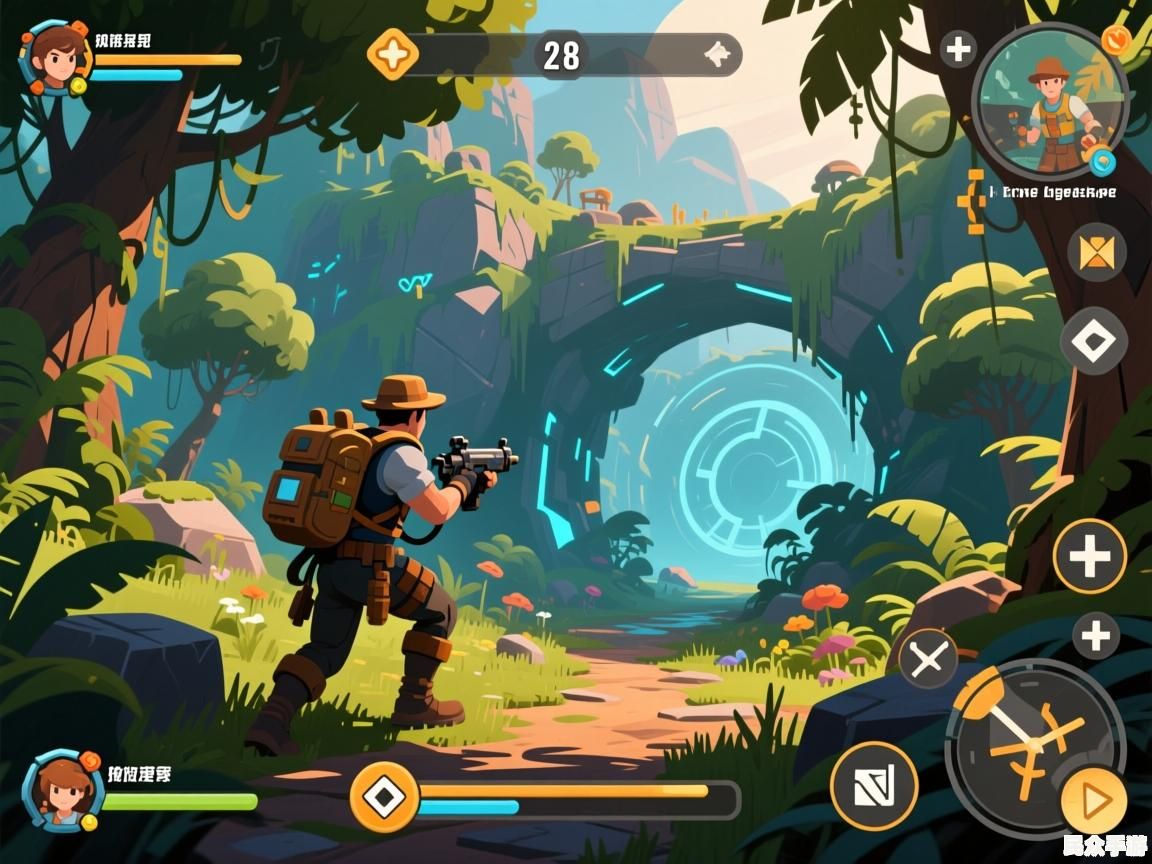This screenshot has width=1152, height=864.
Task: Click the orange diamond icon on the bottom bar
Action: point(383,797)
